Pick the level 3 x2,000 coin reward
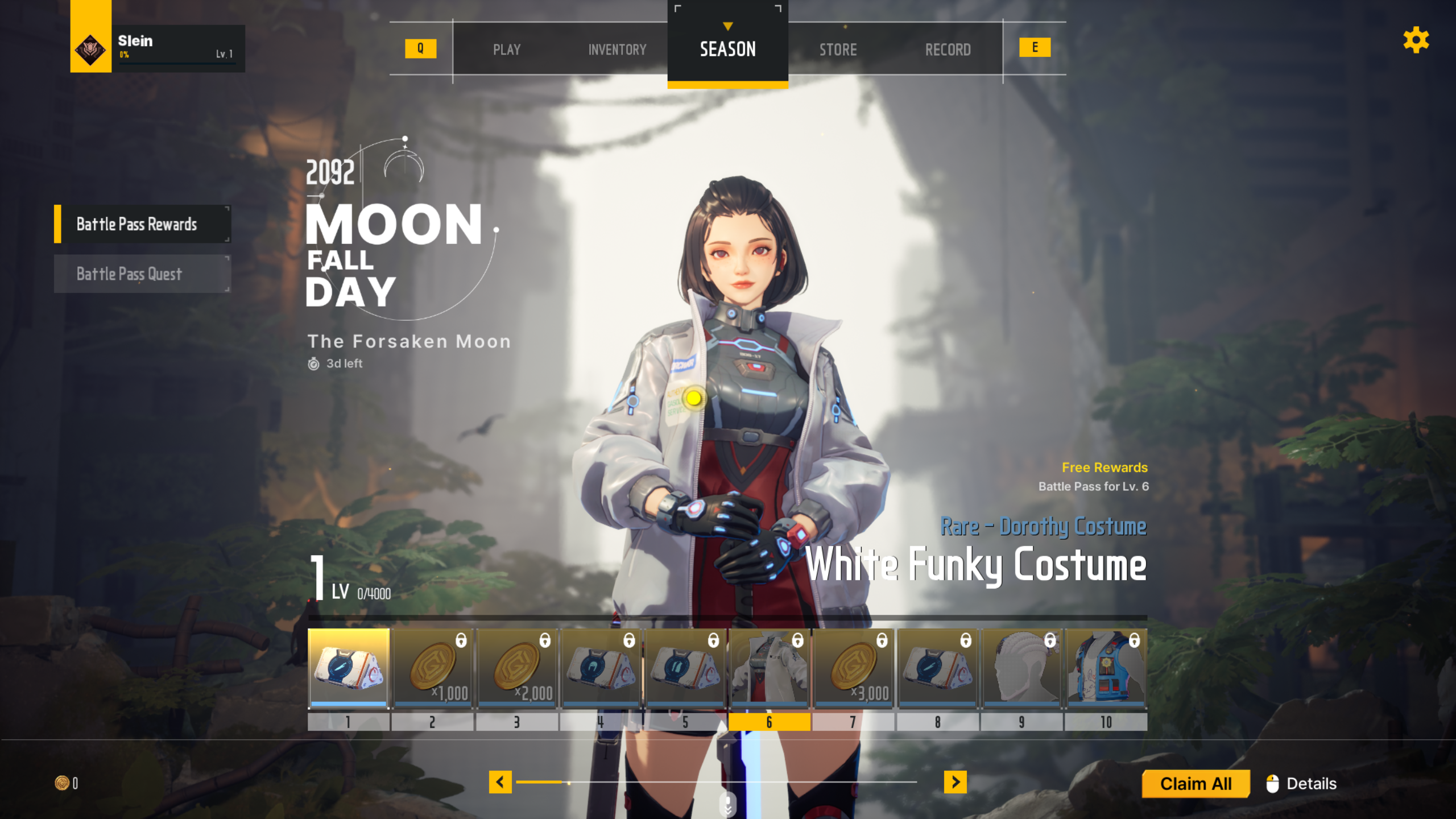 516,668
